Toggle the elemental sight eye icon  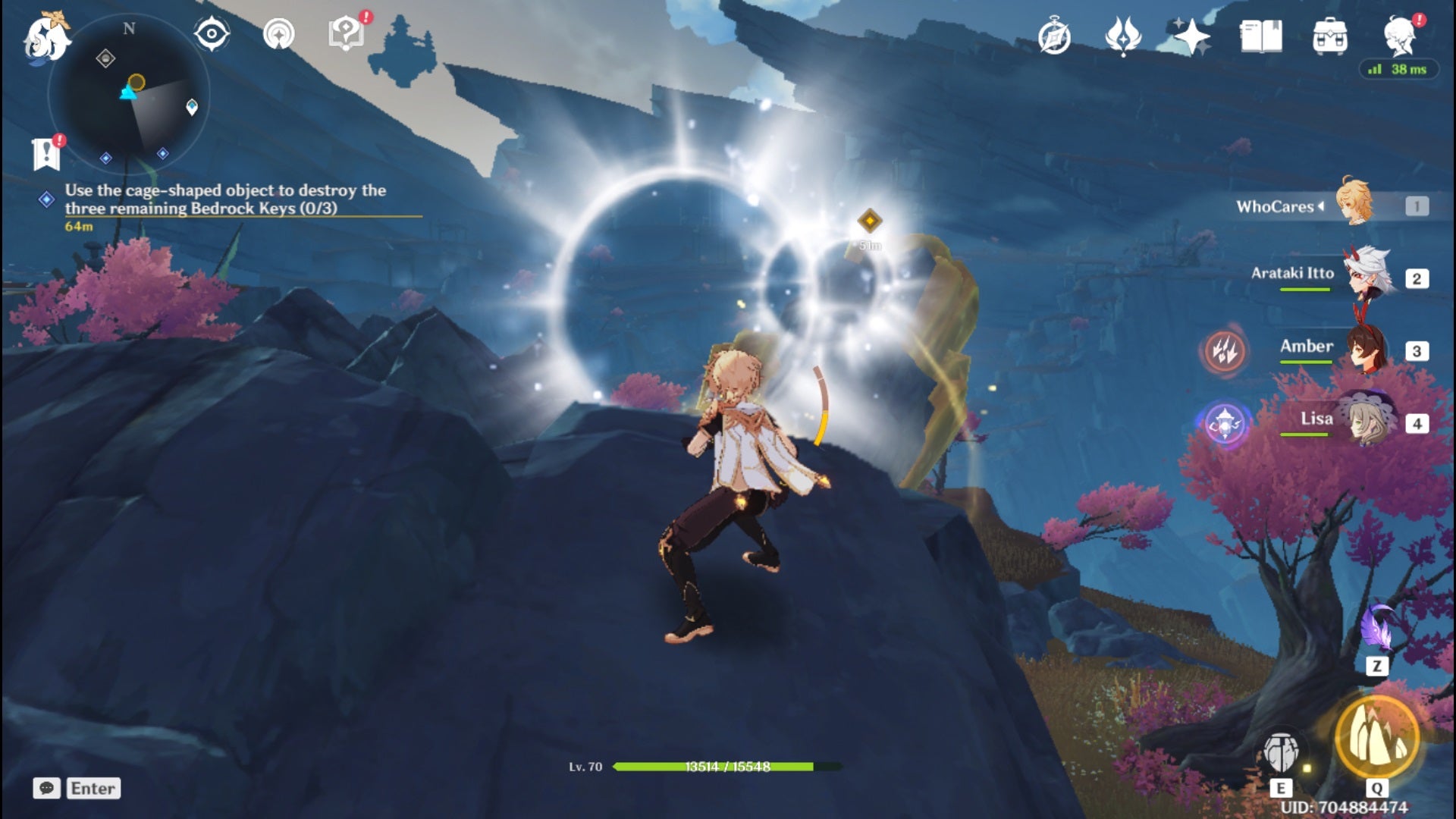click(x=212, y=34)
